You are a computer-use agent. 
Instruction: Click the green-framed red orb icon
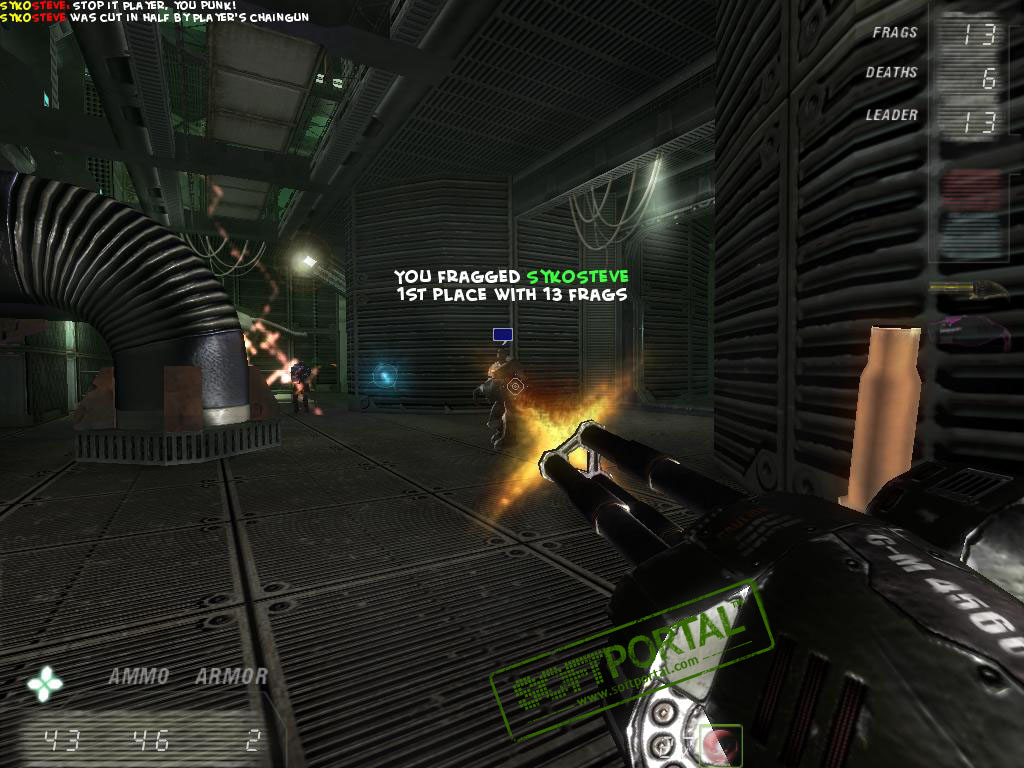[718, 744]
